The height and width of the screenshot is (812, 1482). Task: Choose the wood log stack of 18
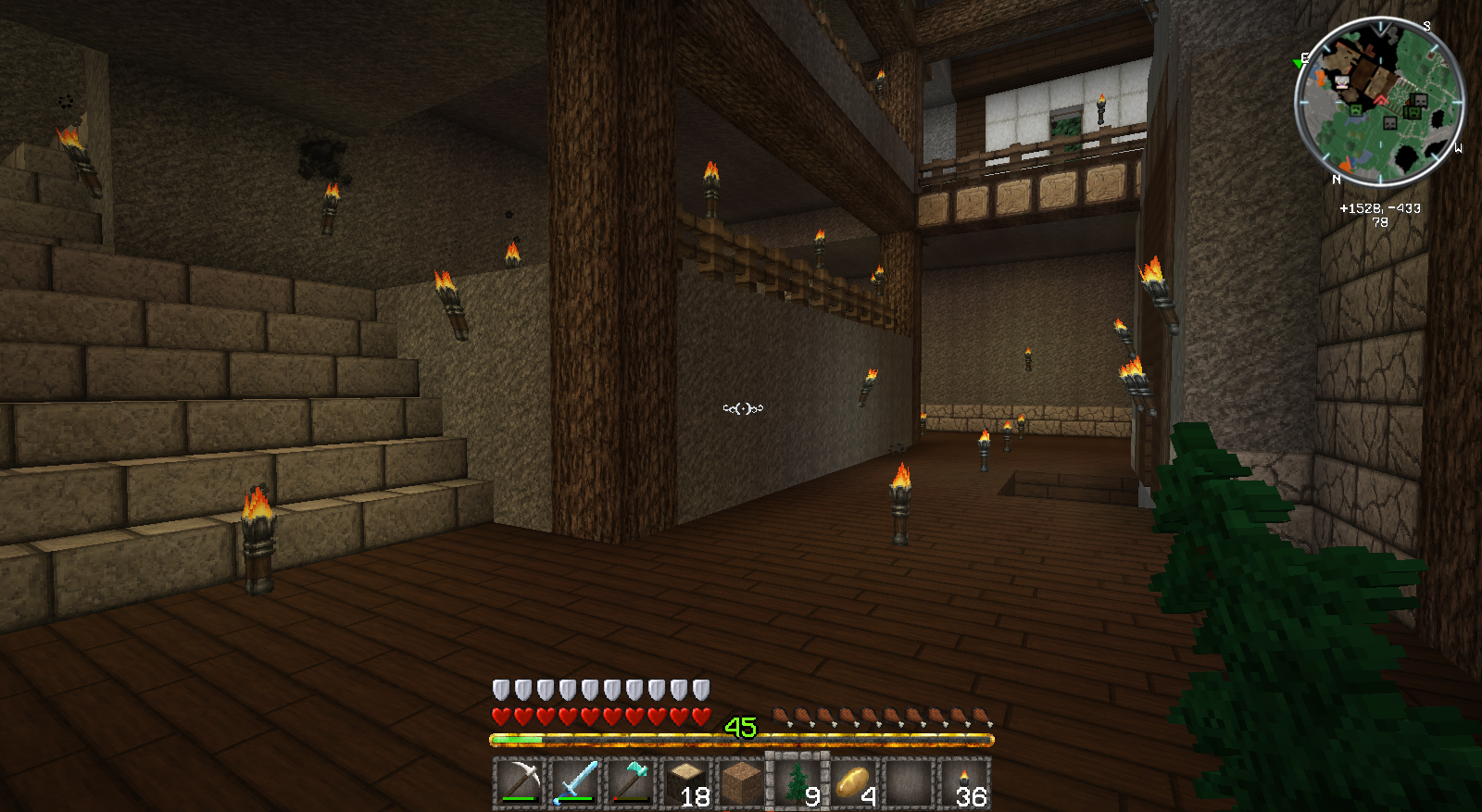pos(686,782)
